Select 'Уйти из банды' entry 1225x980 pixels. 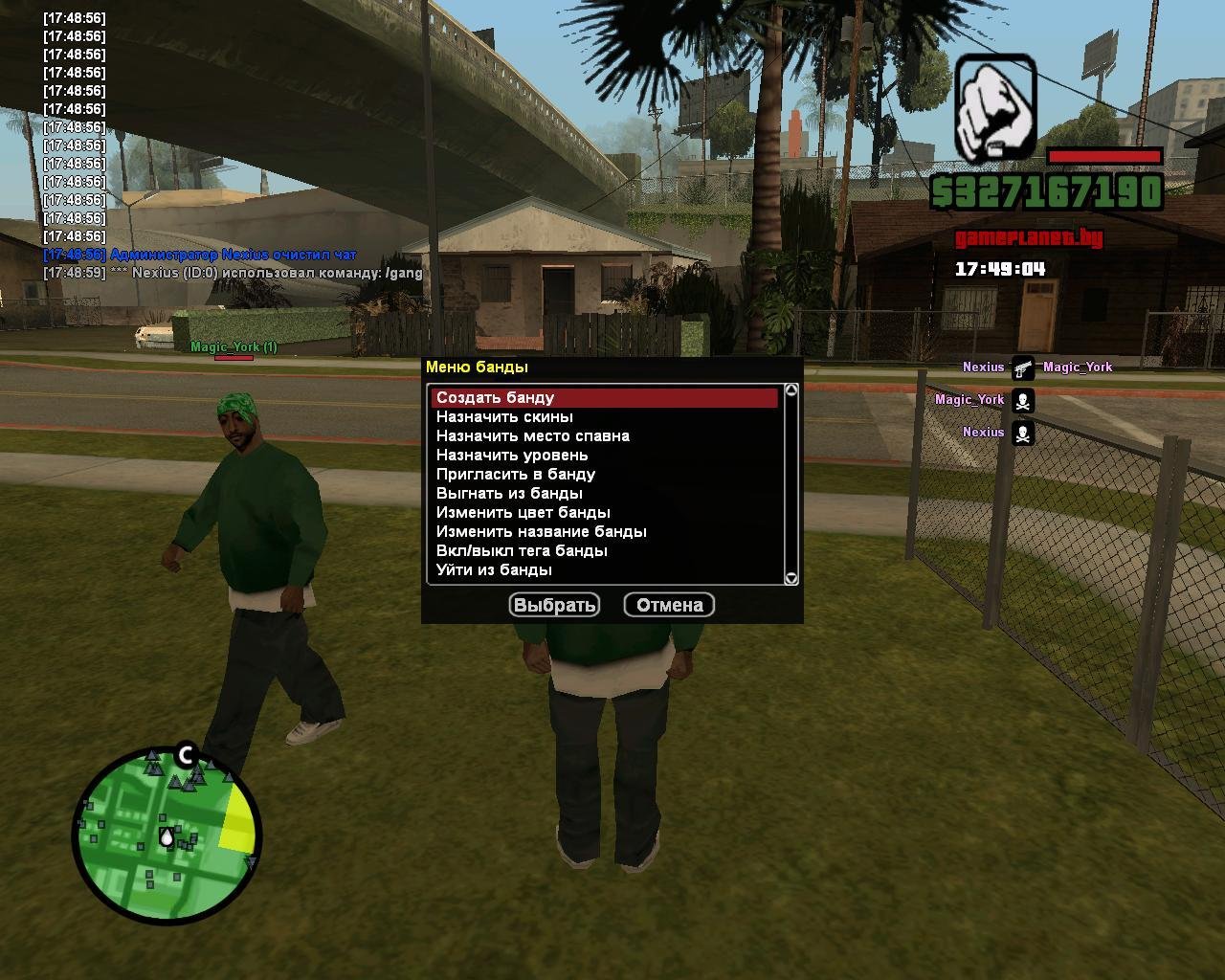click(x=494, y=570)
